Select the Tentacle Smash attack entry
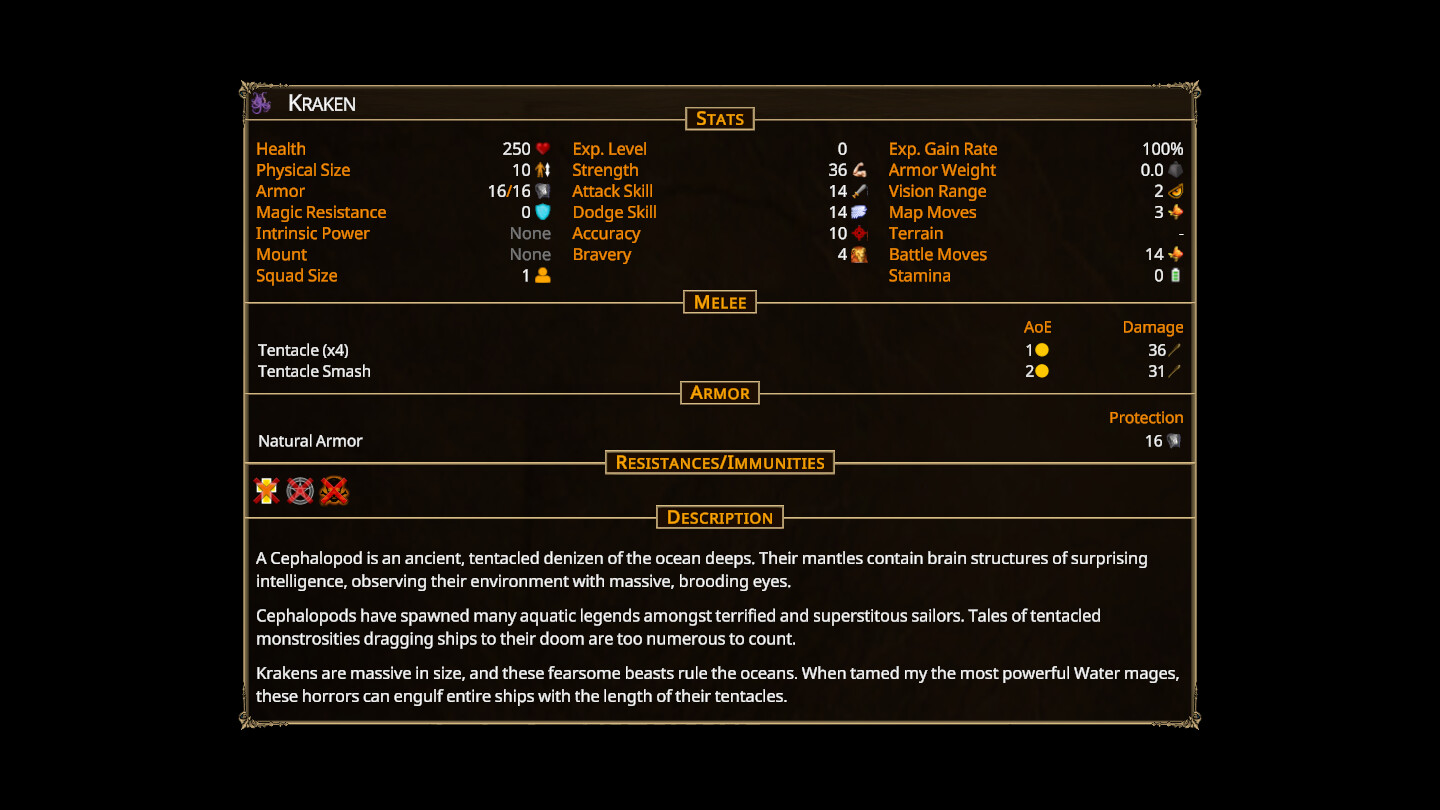The width and height of the screenshot is (1440, 810). click(314, 371)
